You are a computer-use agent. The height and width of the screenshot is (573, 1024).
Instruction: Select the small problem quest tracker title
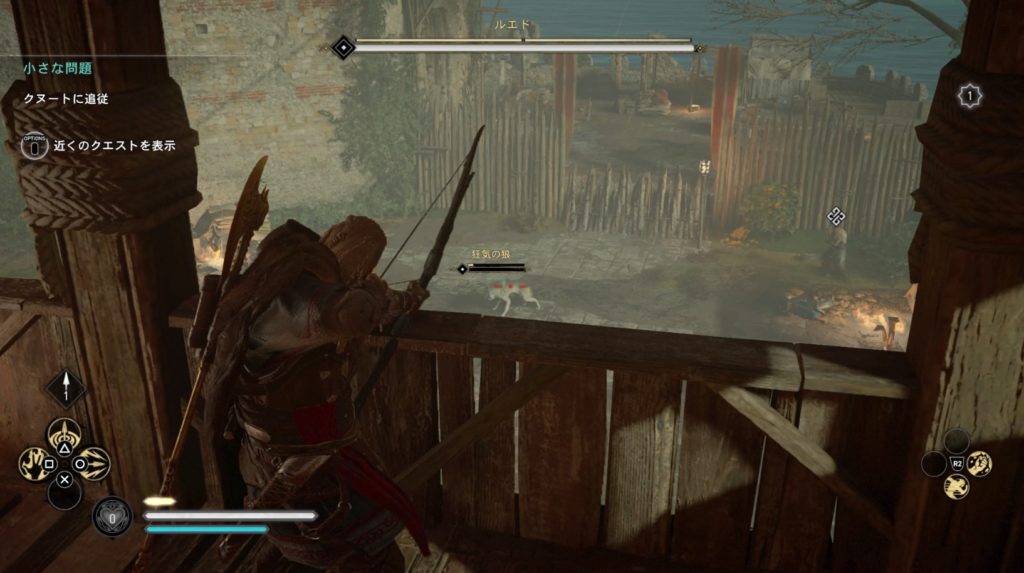[58, 69]
